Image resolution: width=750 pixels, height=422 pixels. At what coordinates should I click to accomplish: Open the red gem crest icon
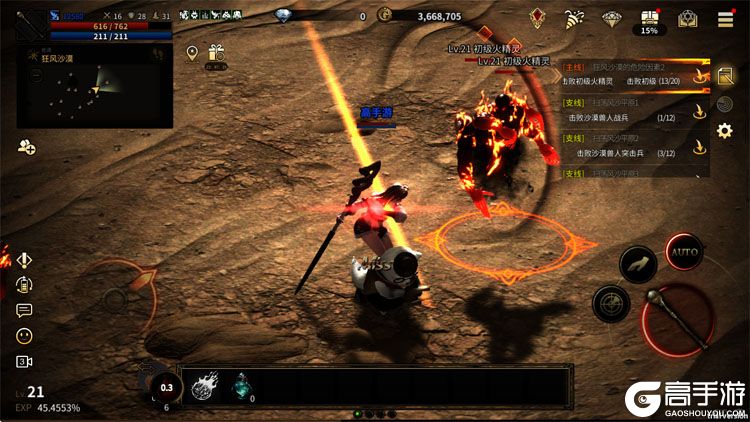(x=537, y=19)
